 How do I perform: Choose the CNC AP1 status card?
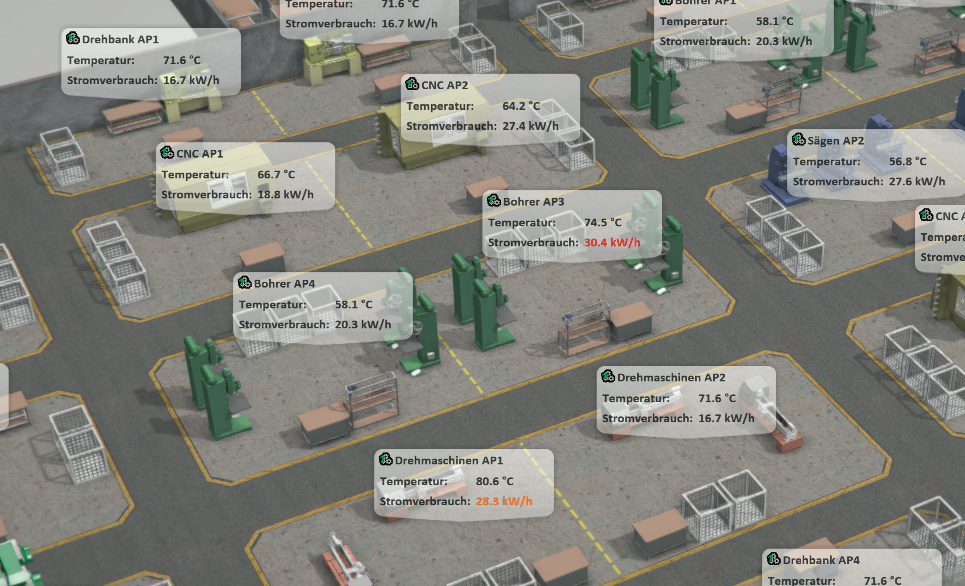click(x=244, y=175)
